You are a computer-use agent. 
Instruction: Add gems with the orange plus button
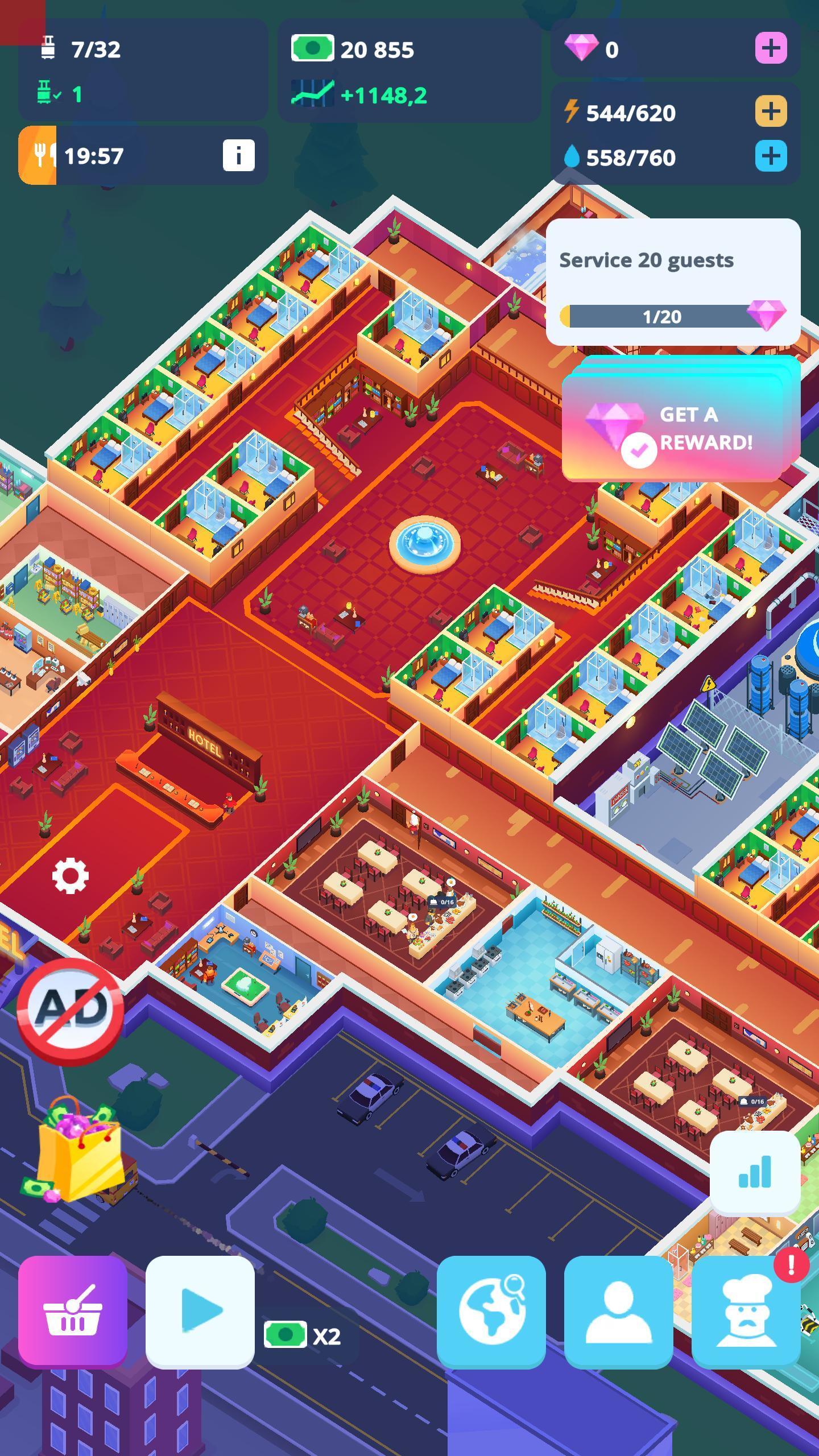point(771,49)
